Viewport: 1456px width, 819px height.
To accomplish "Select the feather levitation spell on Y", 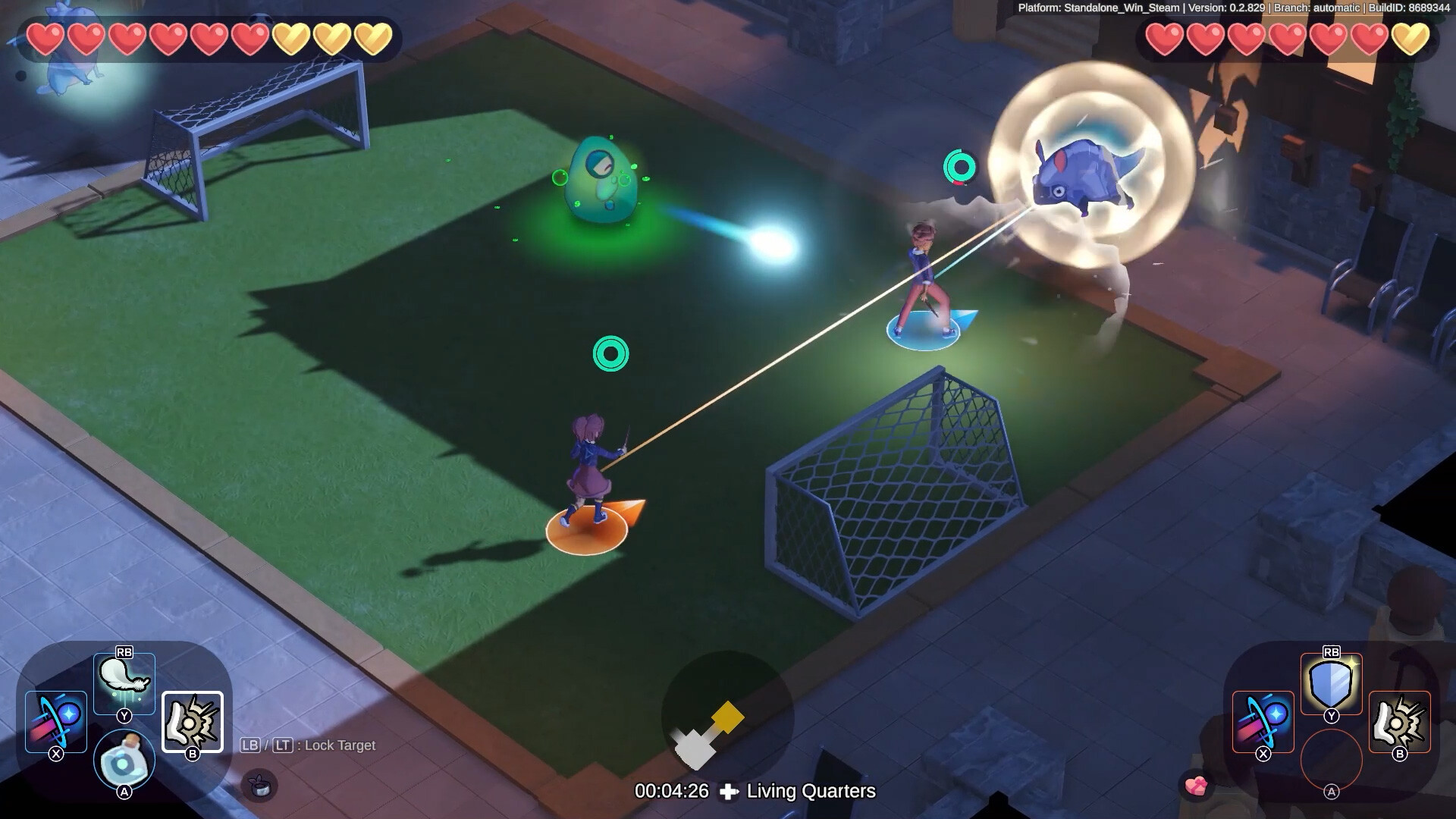I will point(124,681).
